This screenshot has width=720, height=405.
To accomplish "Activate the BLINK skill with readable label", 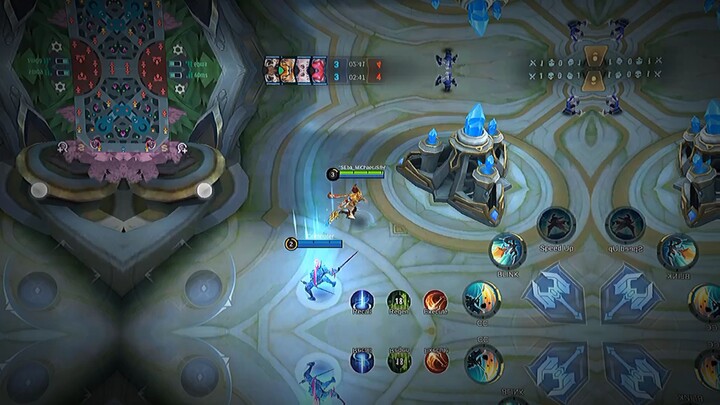I will pyautogui.click(x=508, y=250).
